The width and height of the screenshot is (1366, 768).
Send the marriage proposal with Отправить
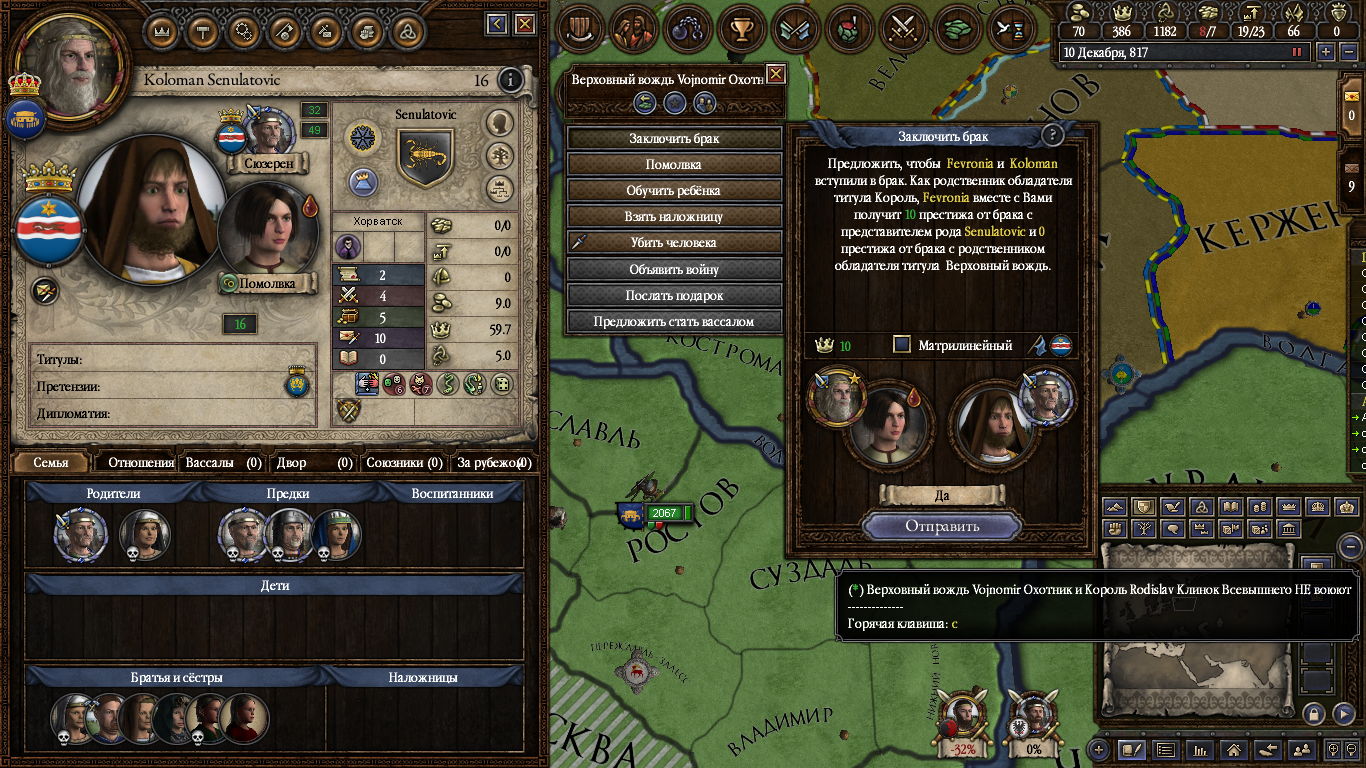942,526
